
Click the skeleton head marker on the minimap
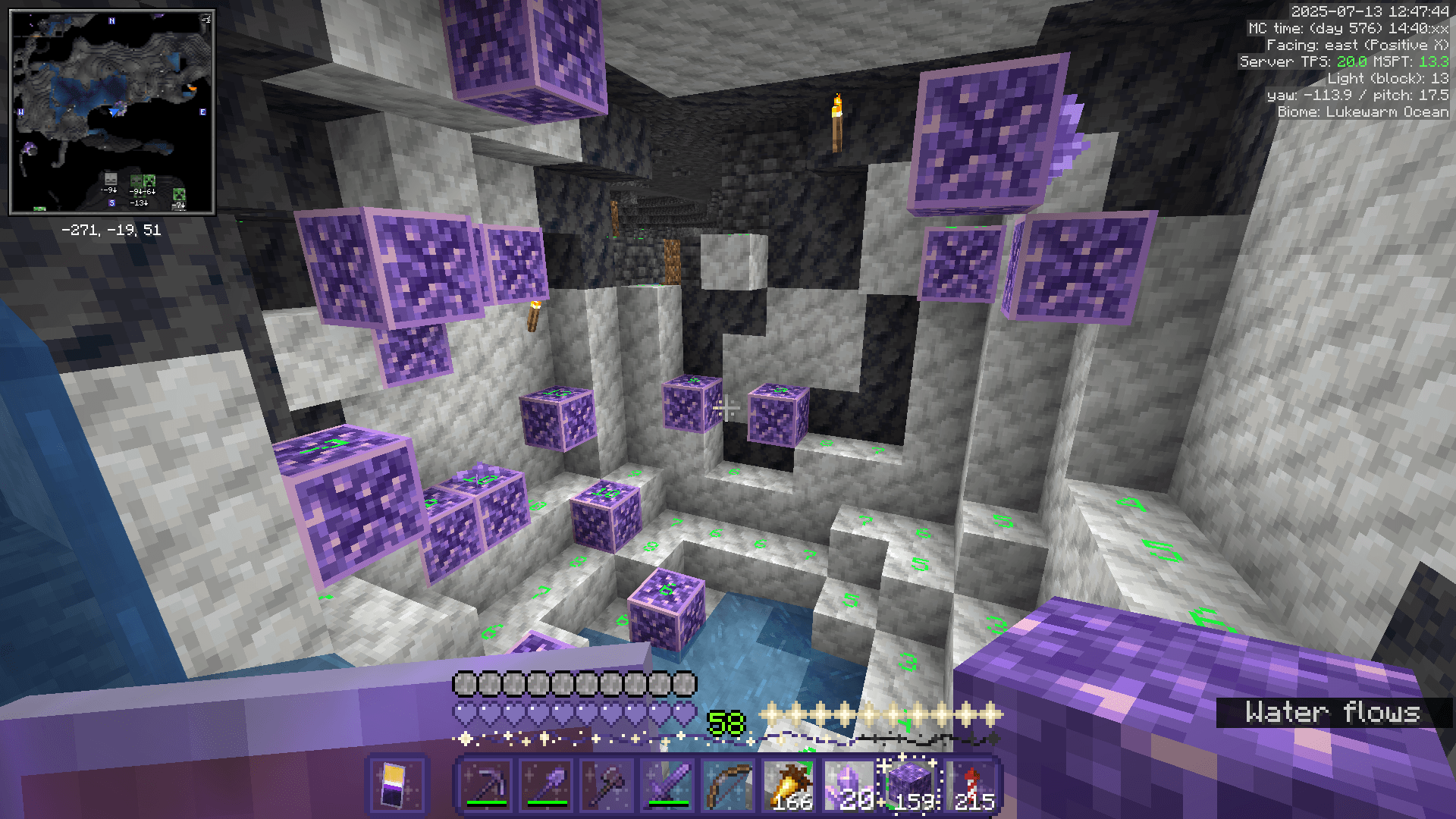(x=110, y=180)
